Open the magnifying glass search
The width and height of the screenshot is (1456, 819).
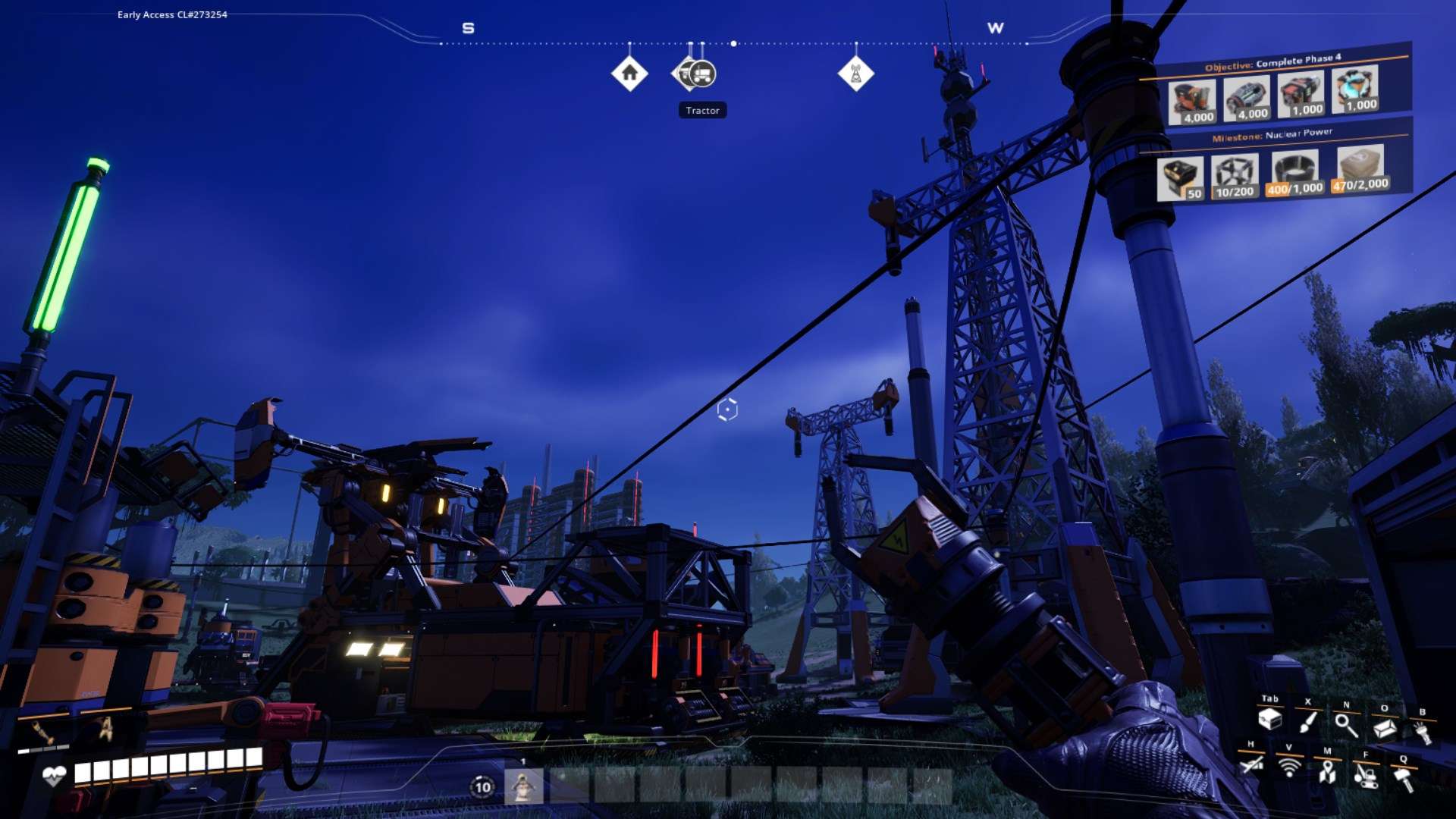pos(1346,725)
